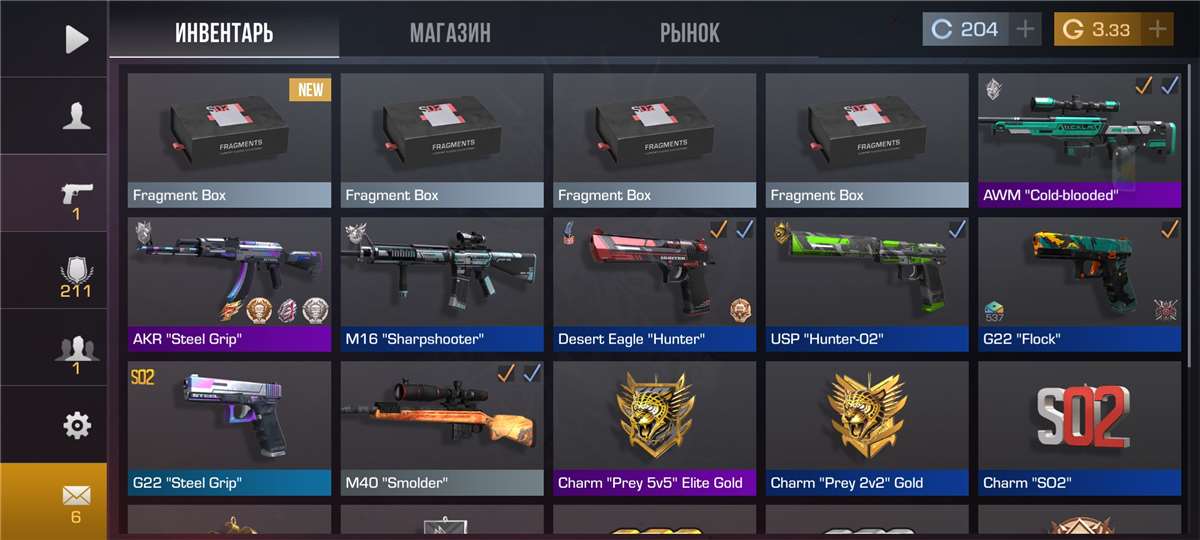Select the Инвентарь tab
The height and width of the screenshot is (540, 1200).
[x=224, y=32]
